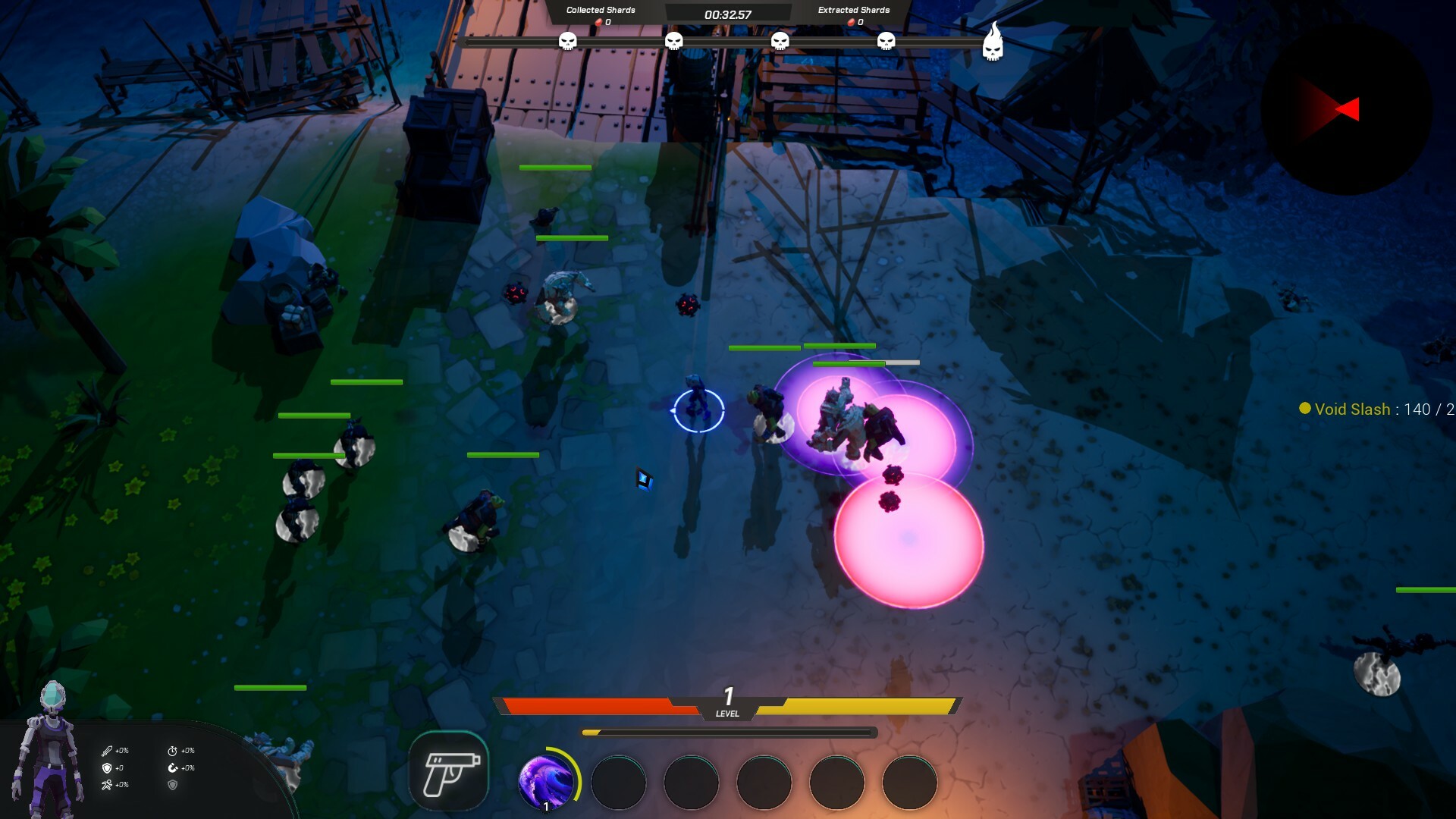The image size is (1456, 819).
Task: Open the last empty ability slot
Action: [x=908, y=783]
